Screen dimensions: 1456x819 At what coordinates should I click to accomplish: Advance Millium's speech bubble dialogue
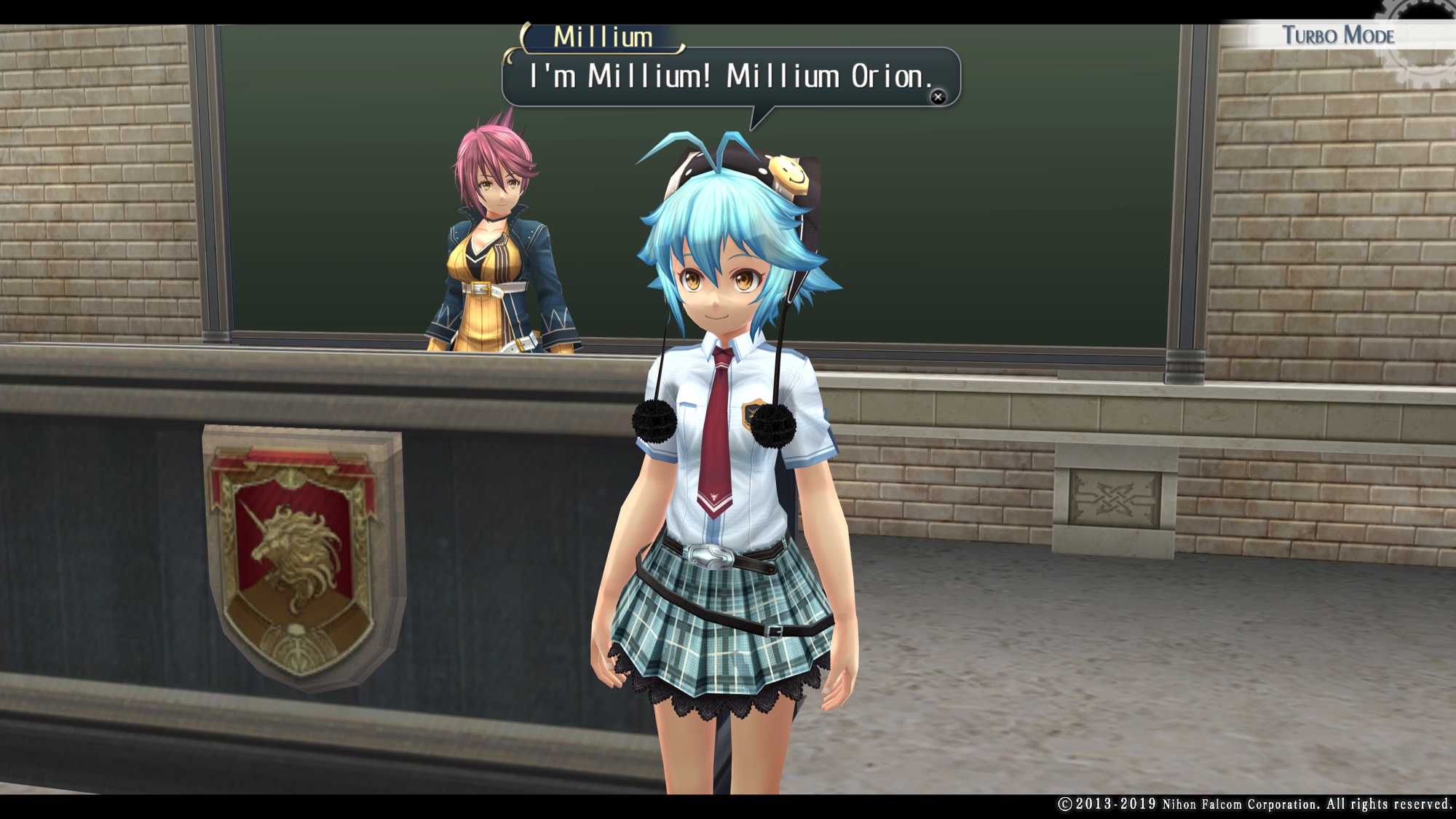938,97
